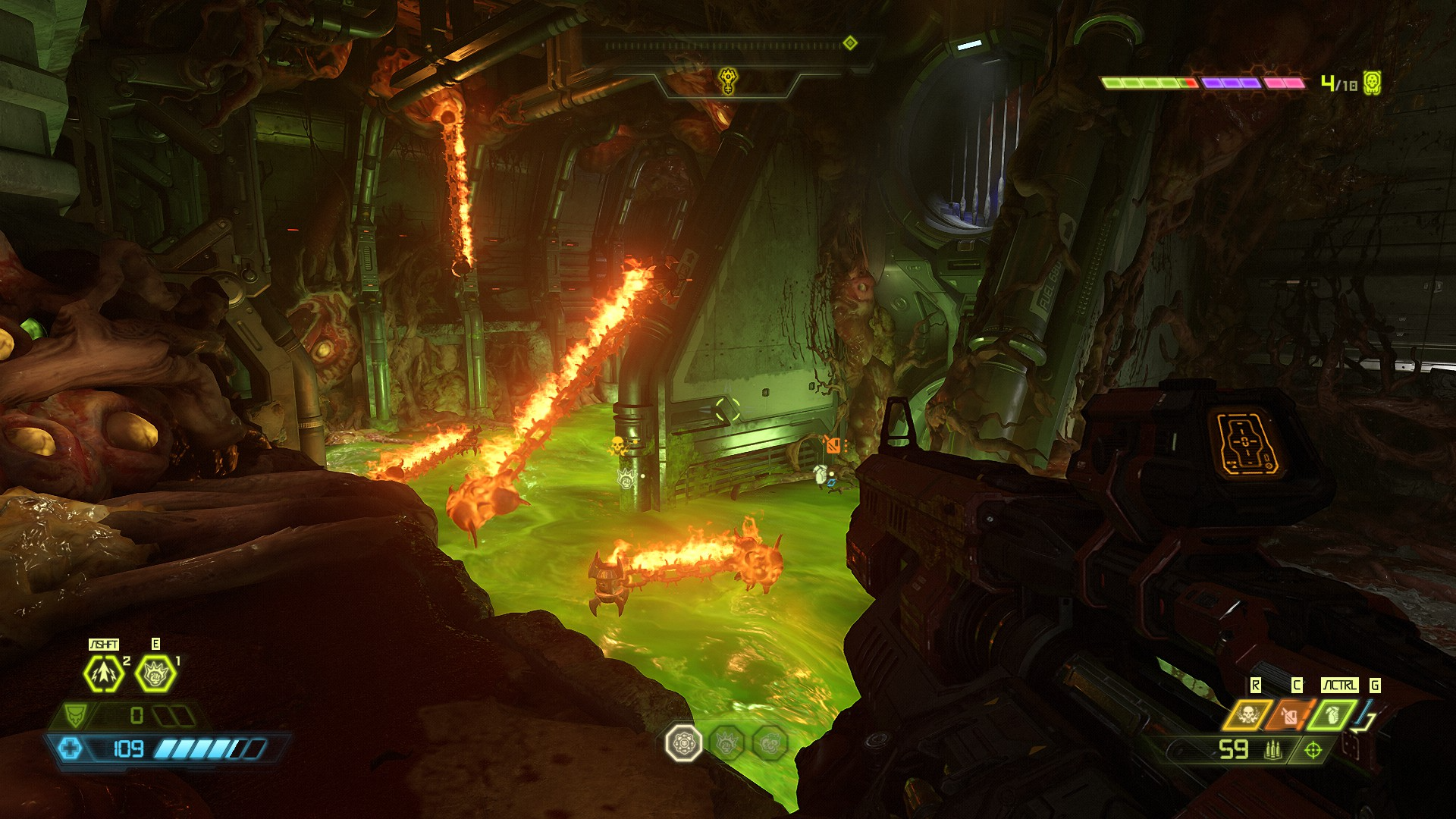Activate the dash ability hexagon icon
This screenshot has height=819, width=1456.
click(x=103, y=673)
